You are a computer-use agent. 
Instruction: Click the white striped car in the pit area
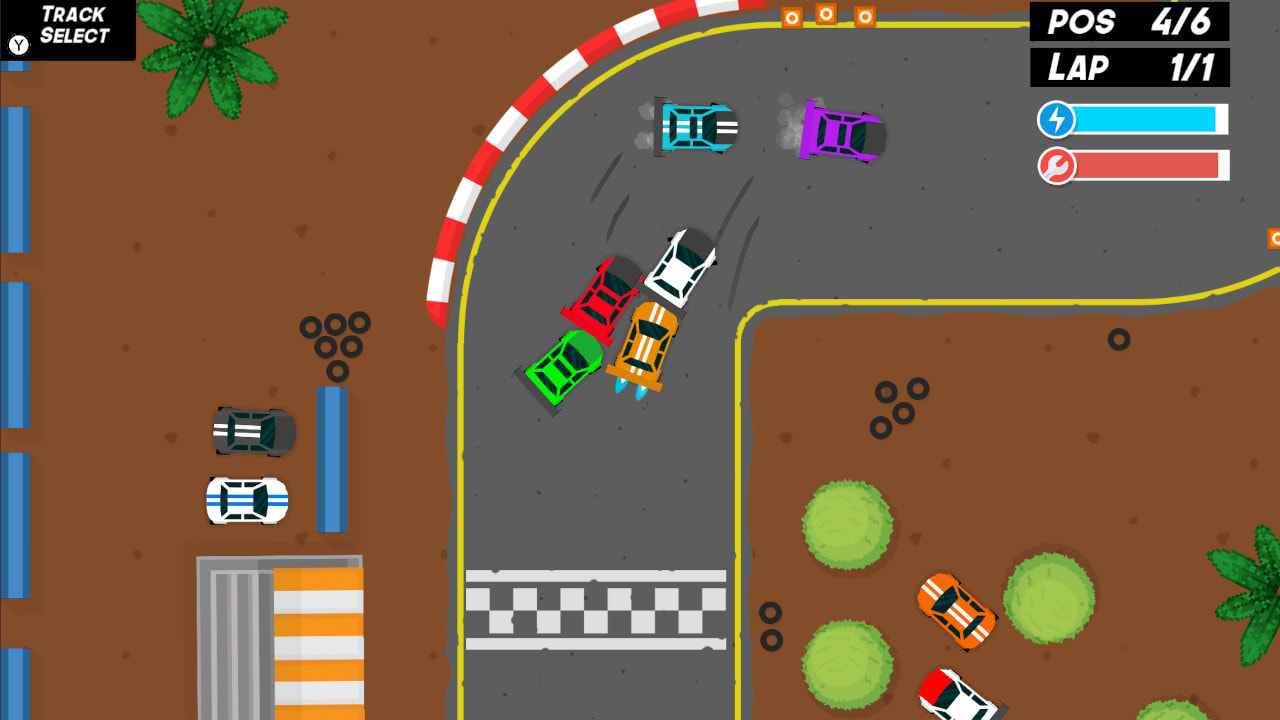(x=246, y=499)
